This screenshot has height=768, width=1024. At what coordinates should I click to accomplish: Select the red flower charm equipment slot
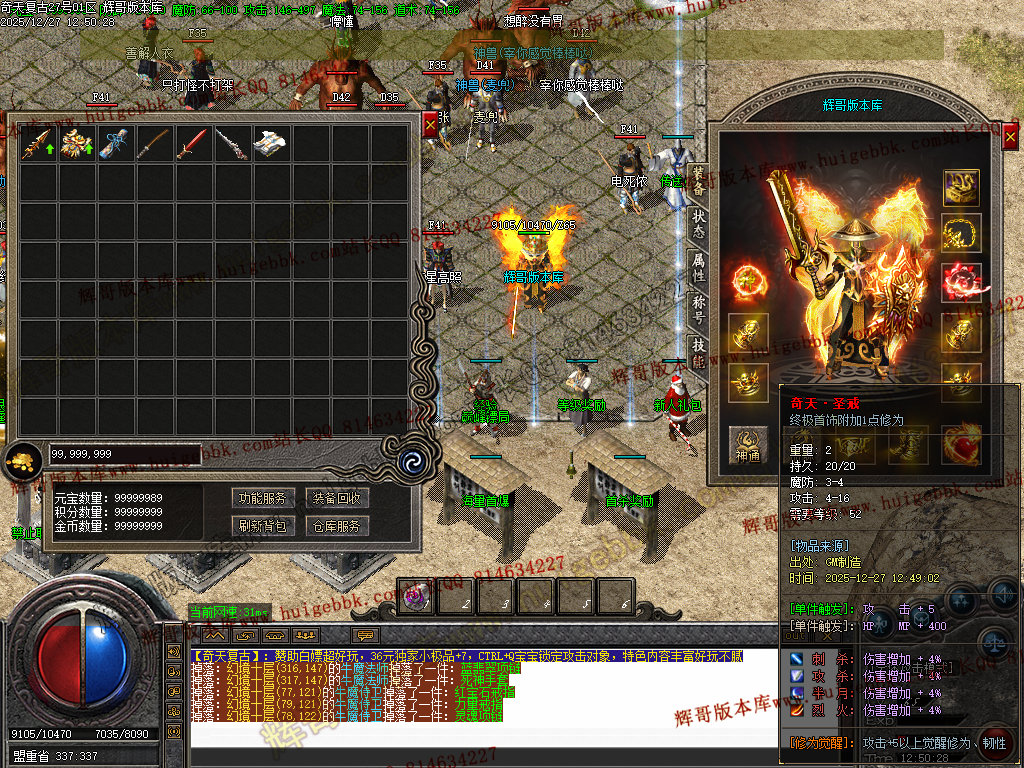coord(961,282)
